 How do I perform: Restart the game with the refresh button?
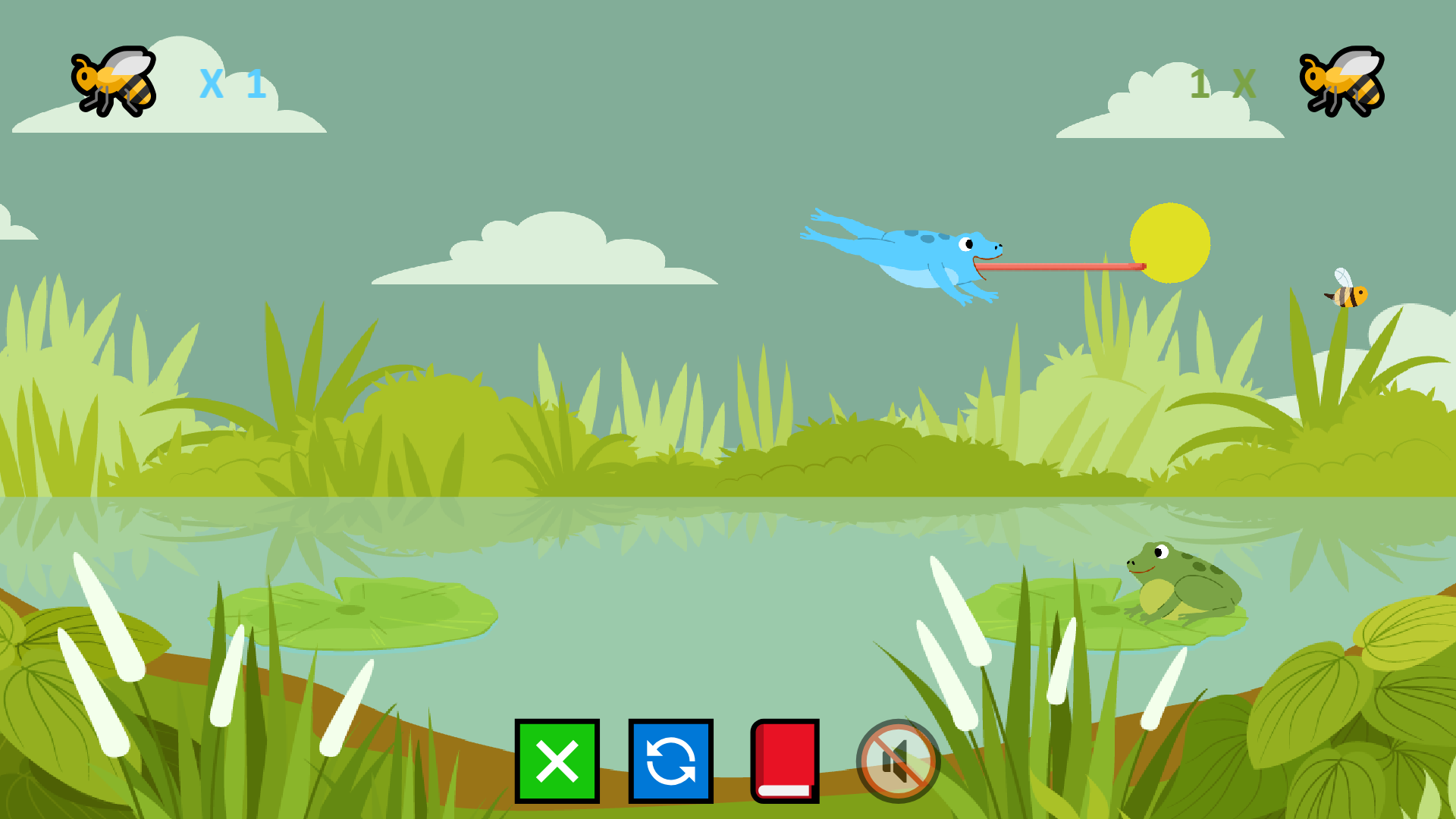670,761
